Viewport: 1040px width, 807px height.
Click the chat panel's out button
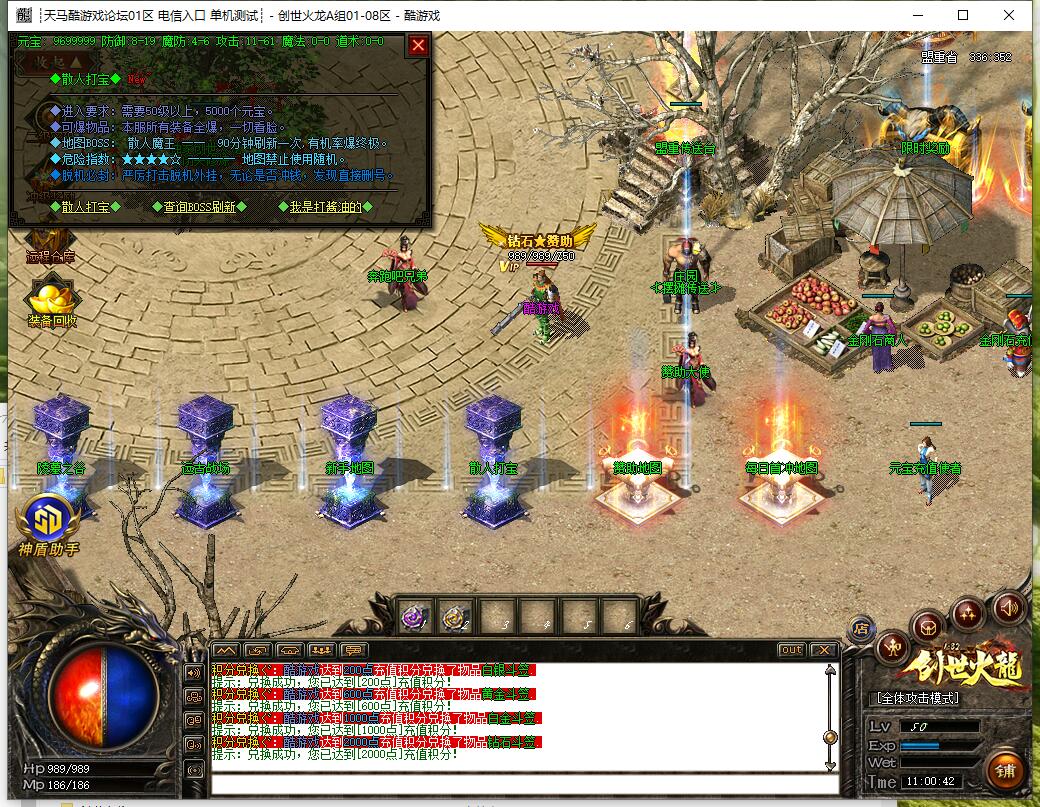tap(791, 650)
